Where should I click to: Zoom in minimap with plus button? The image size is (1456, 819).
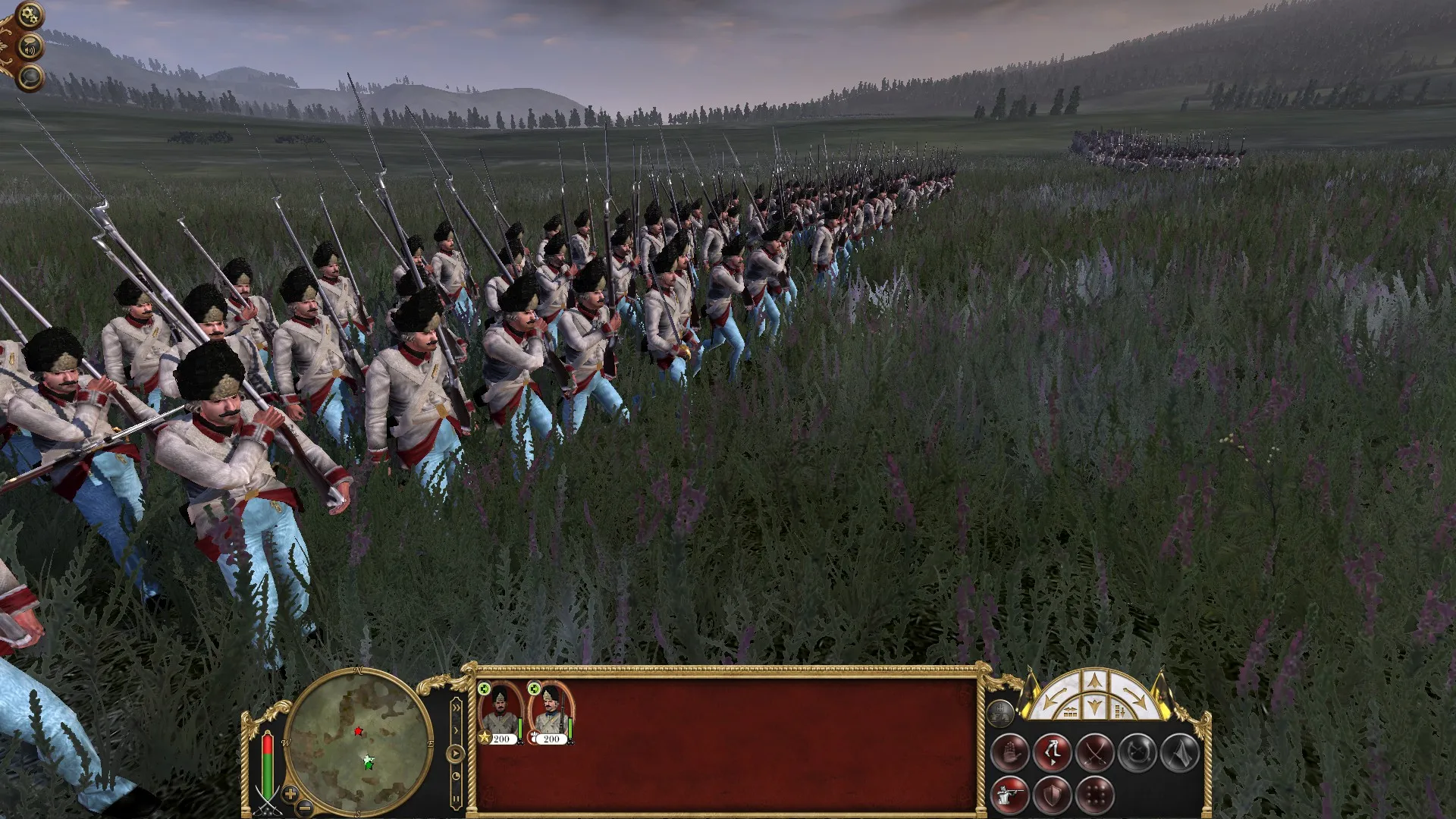tap(290, 795)
